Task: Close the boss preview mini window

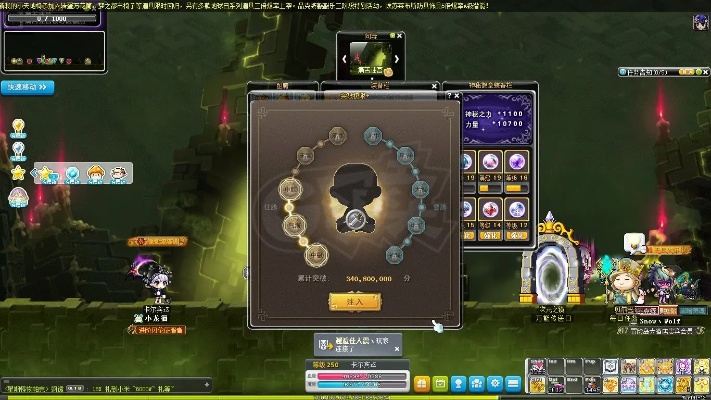Action: pos(399,35)
